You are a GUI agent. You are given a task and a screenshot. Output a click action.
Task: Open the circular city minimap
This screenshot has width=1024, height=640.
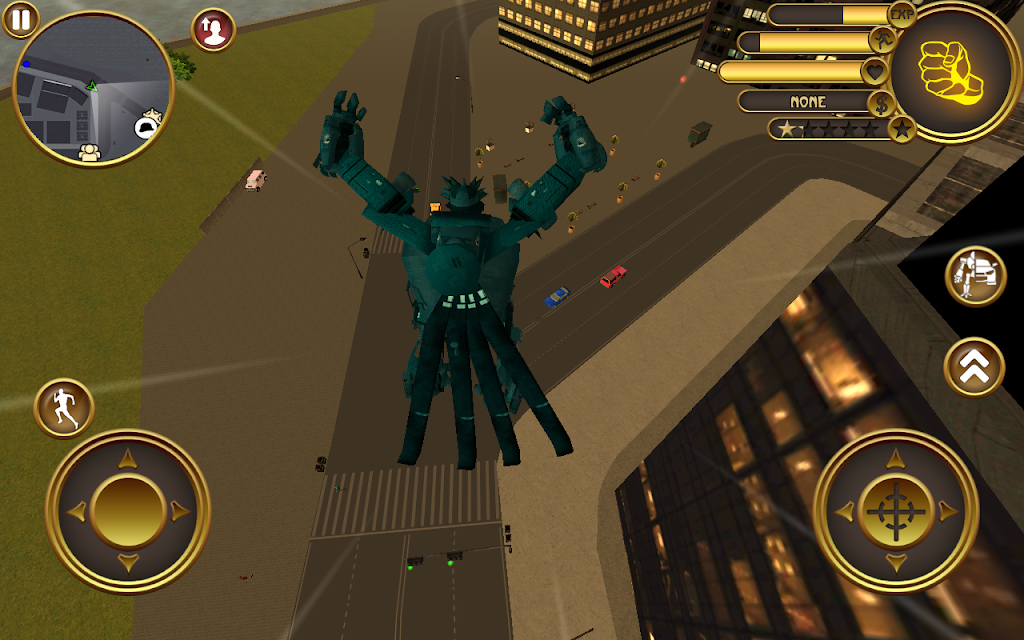pyautogui.click(x=93, y=88)
